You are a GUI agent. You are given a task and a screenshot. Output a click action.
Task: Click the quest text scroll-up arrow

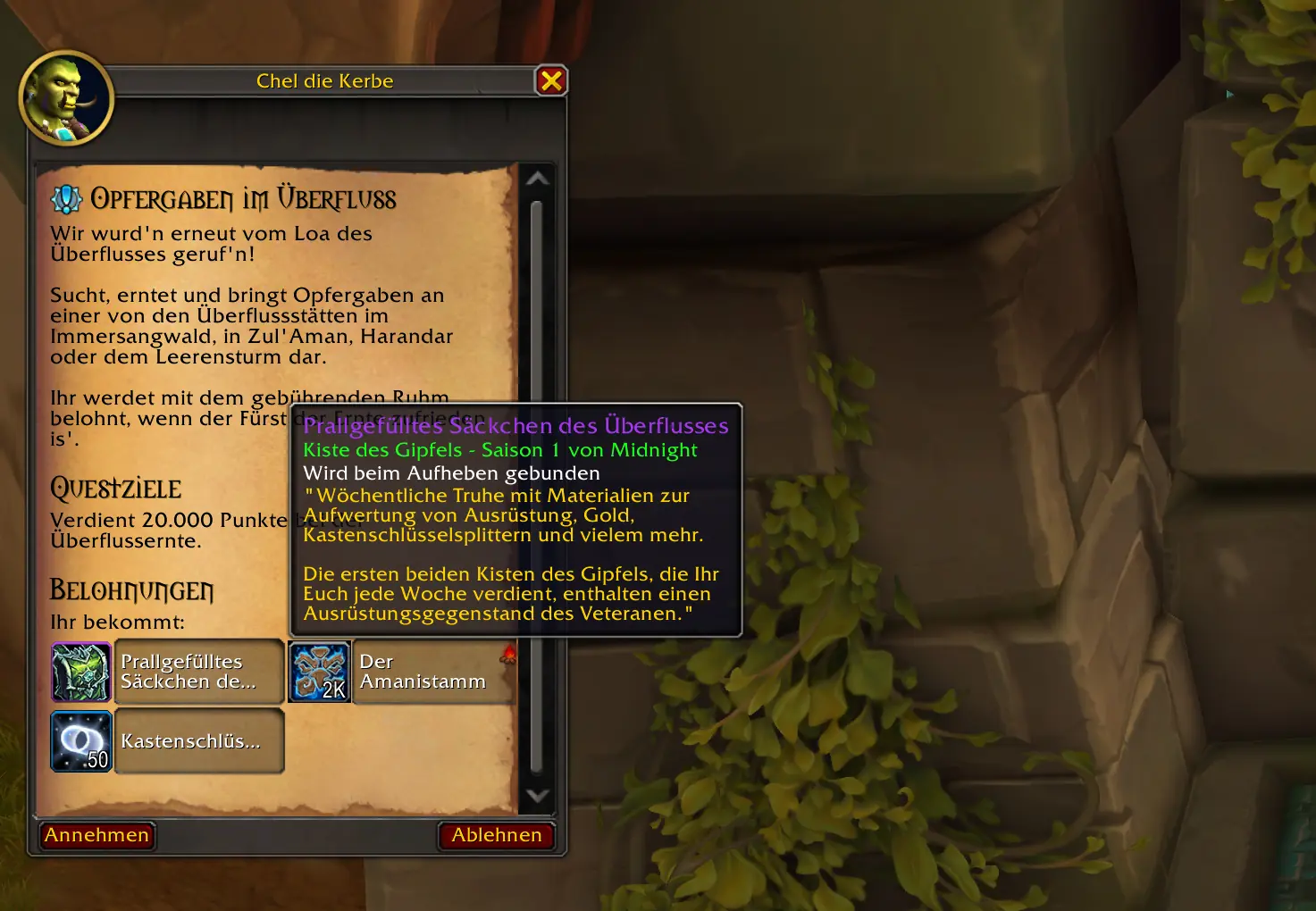pyautogui.click(x=537, y=179)
